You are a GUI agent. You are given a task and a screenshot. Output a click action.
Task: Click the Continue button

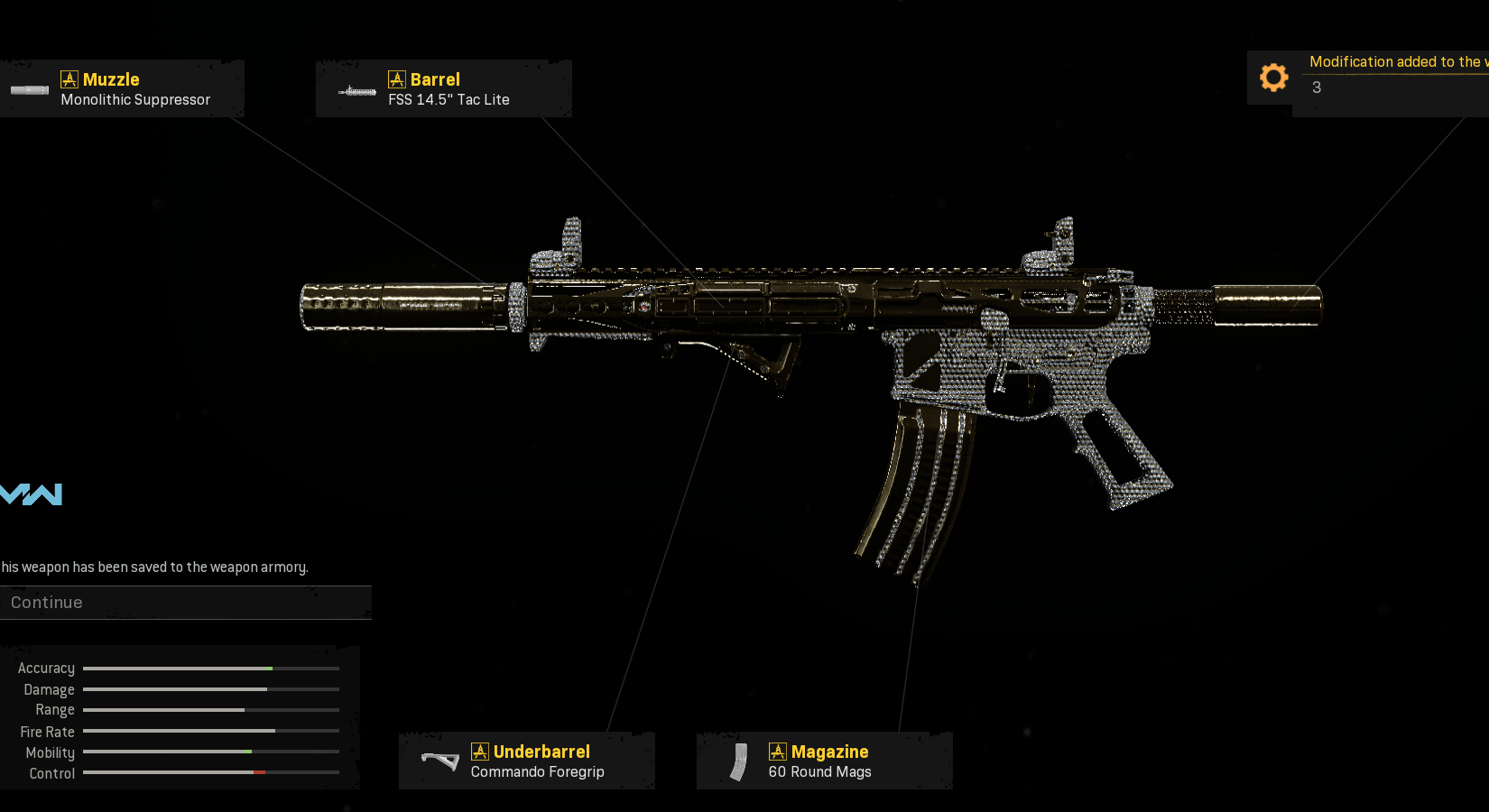pyautogui.click(x=185, y=603)
